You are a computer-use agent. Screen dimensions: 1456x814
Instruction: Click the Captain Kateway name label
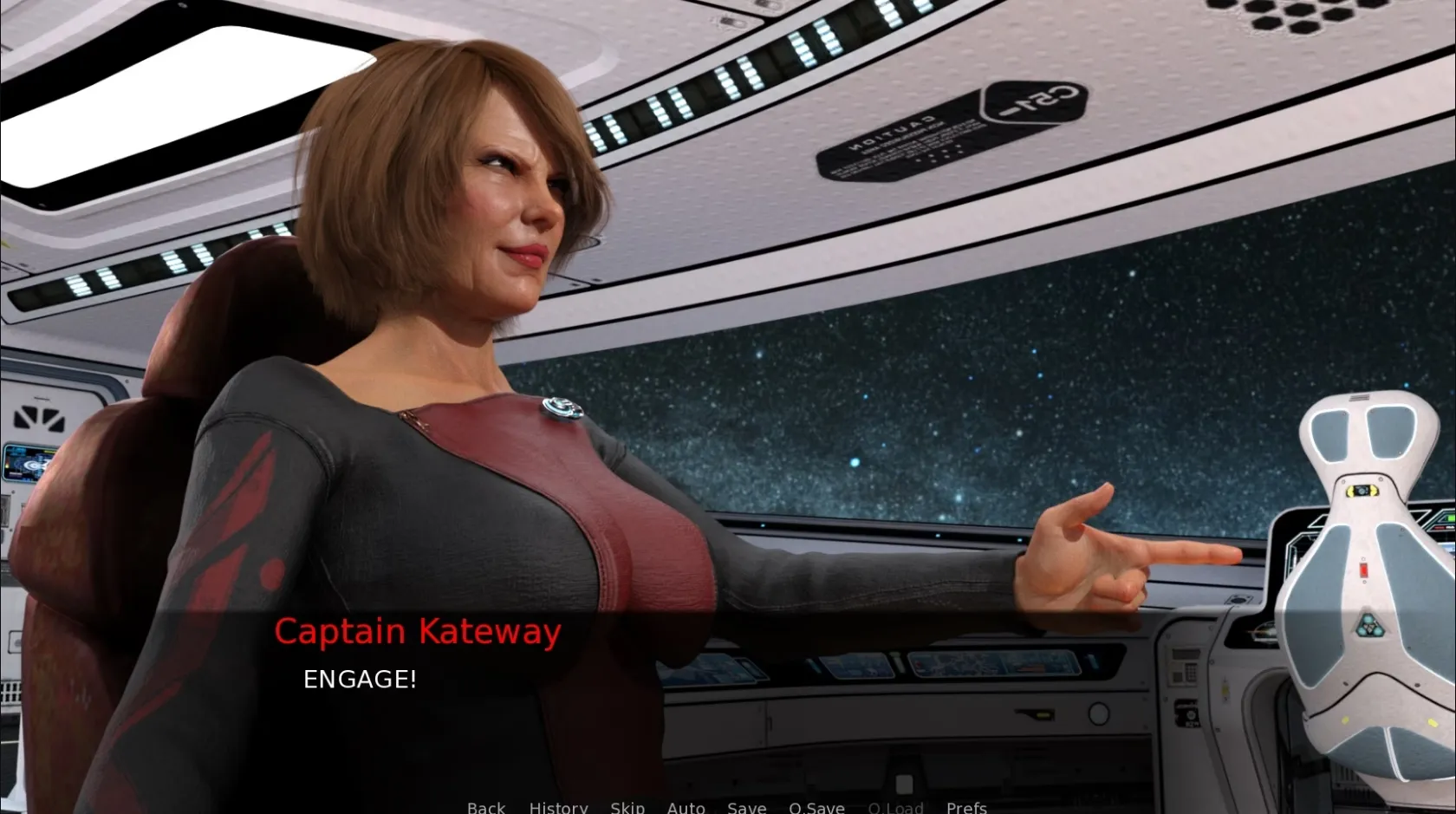(x=418, y=631)
